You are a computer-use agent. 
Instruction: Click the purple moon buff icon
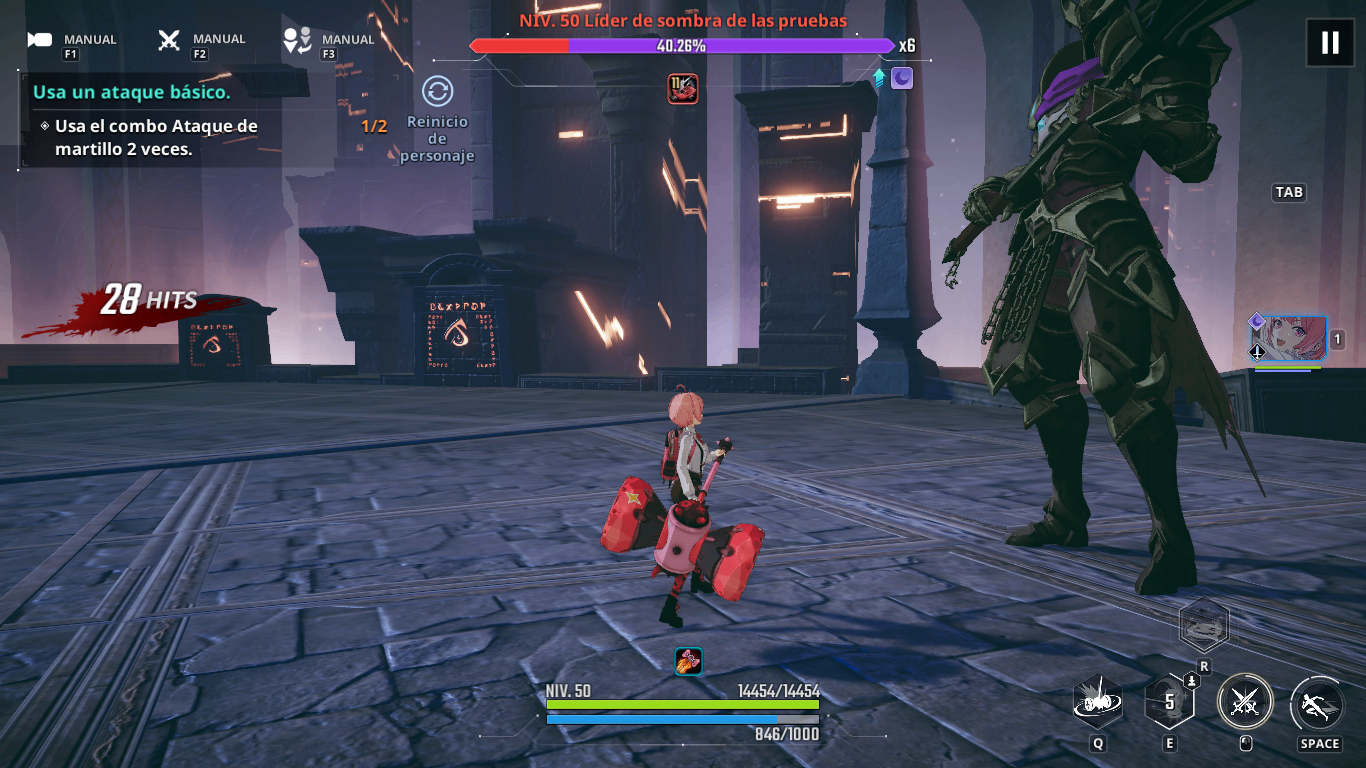(x=901, y=78)
